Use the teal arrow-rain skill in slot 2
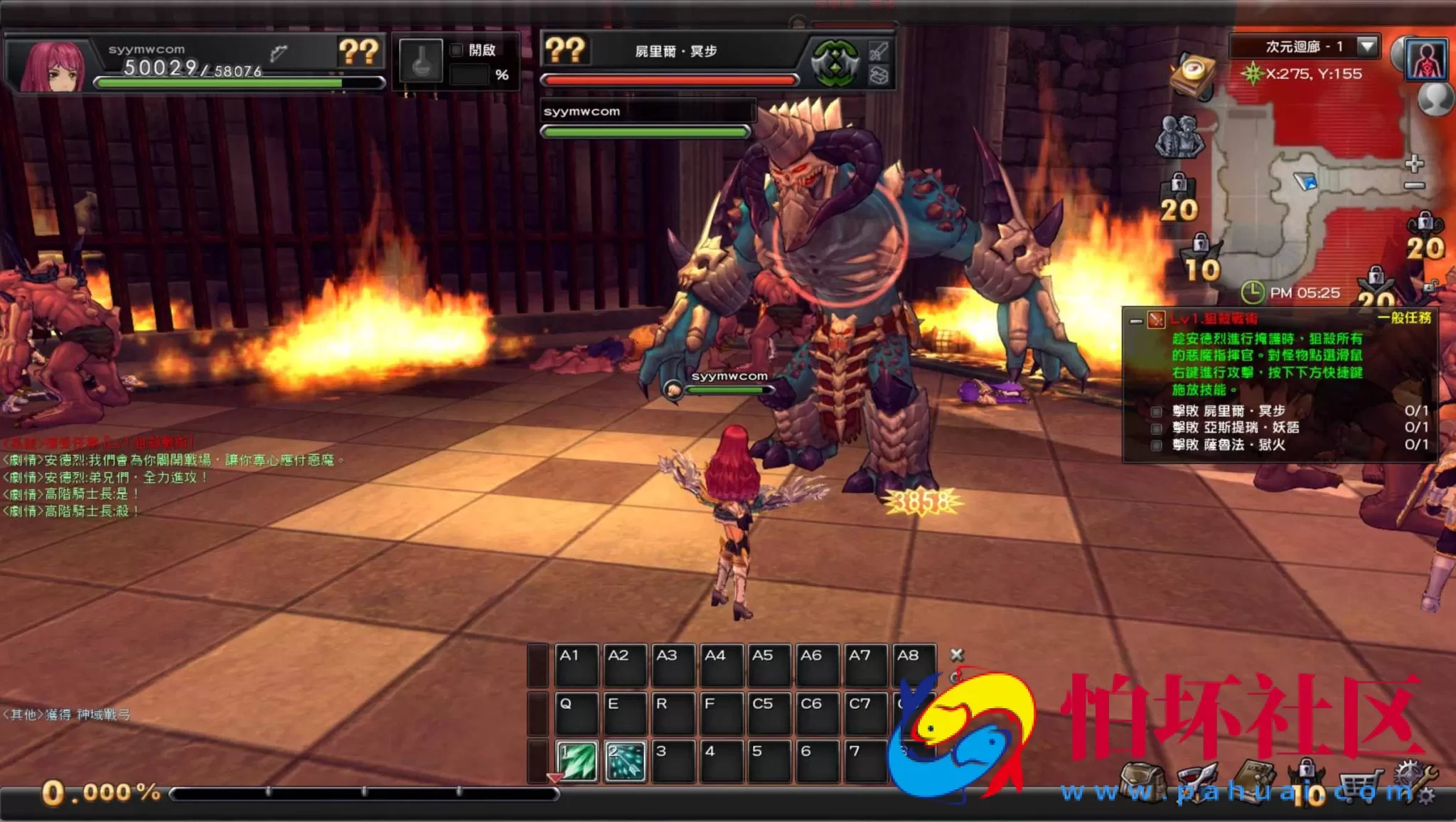 tap(625, 761)
